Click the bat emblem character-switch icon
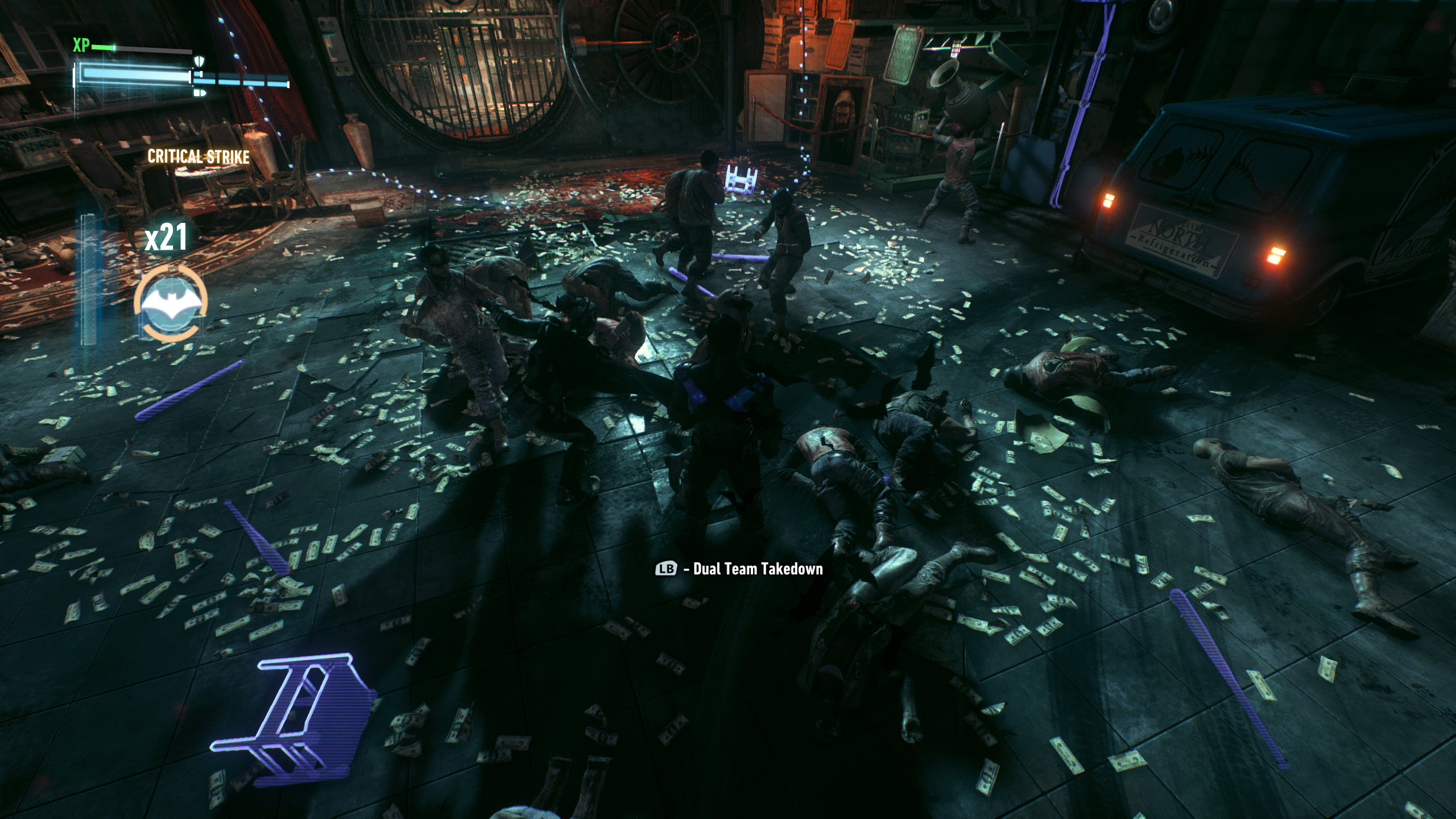The width and height of the screenshot is (1456, 819). 171,304
